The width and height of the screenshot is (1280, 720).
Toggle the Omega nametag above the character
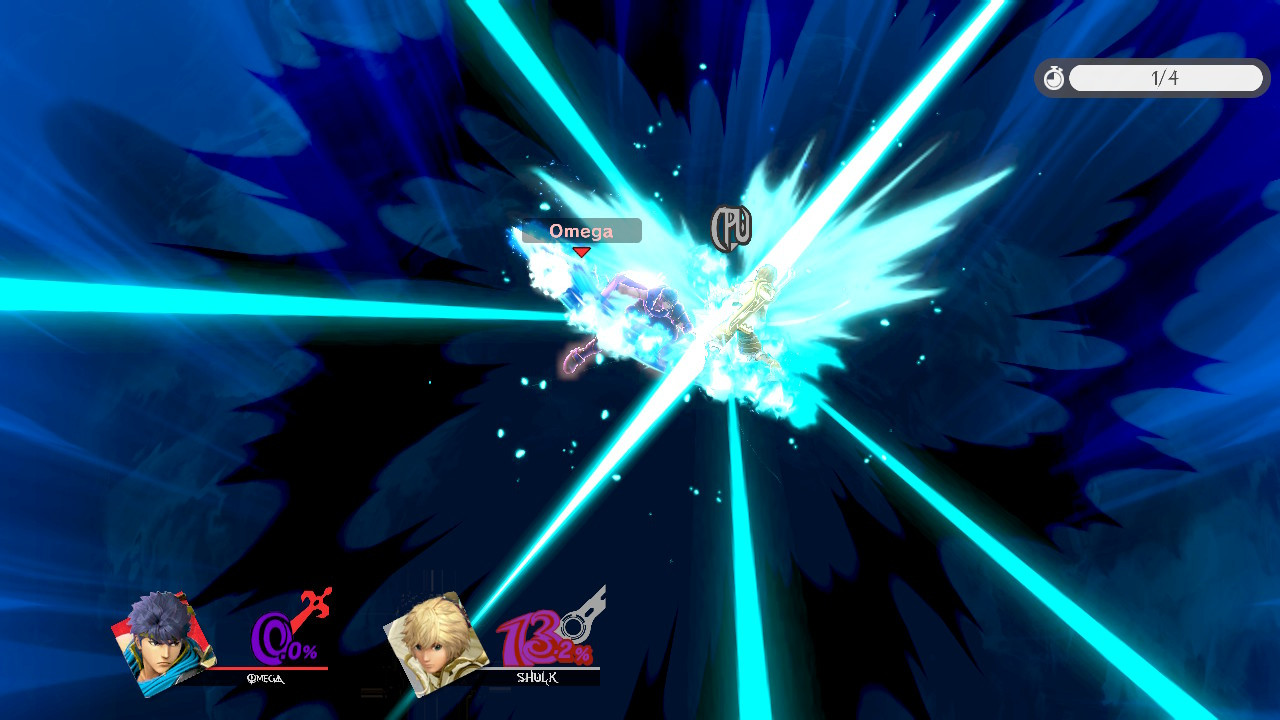[581, 230]
